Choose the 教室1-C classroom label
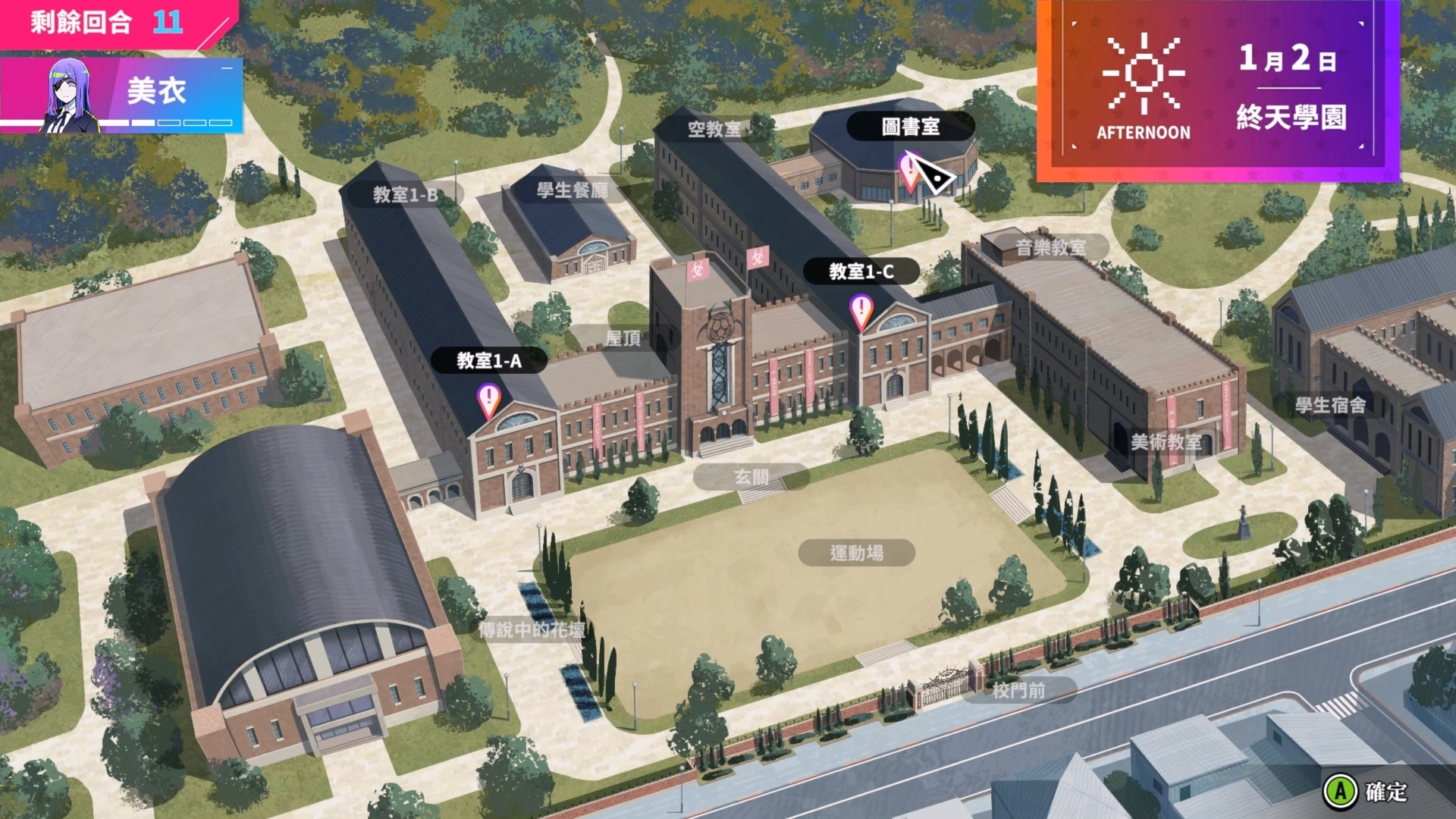This screenshot has width=1456, height=819. [x=861, y=271]
